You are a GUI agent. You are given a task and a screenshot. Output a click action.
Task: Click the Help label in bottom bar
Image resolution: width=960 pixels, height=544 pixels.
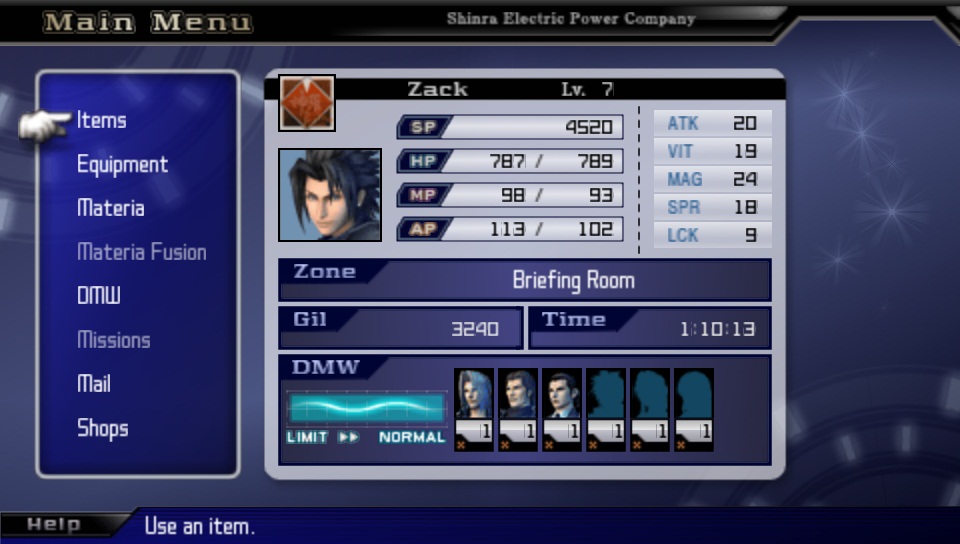[54, 525]
